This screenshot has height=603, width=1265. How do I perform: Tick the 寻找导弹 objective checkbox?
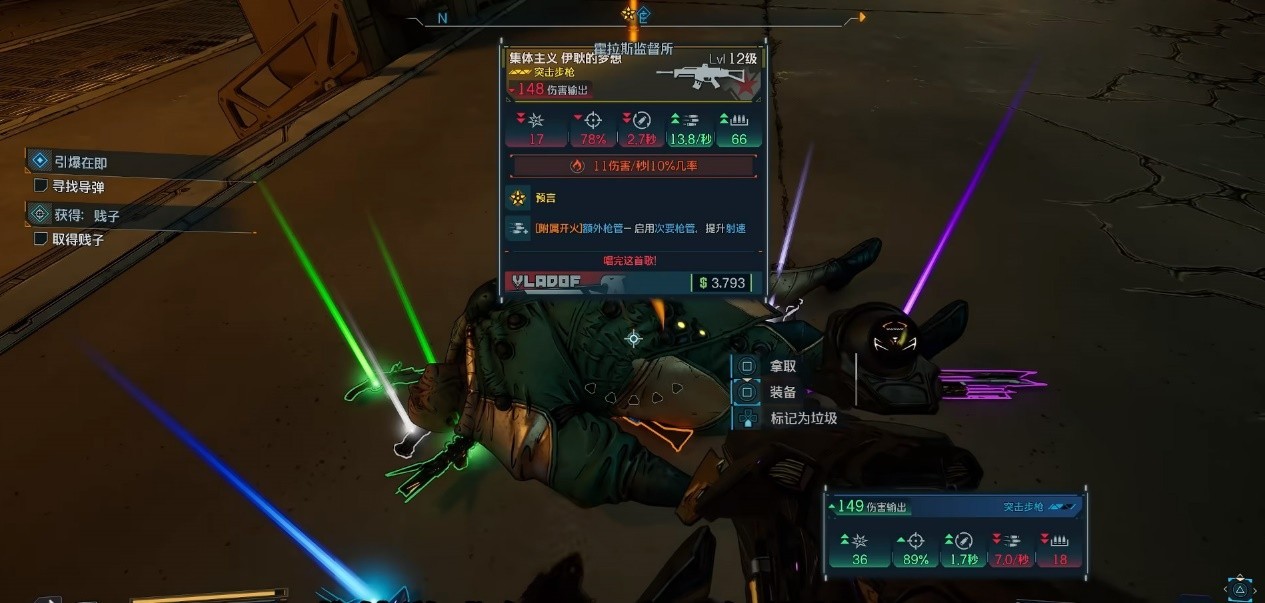41,186
